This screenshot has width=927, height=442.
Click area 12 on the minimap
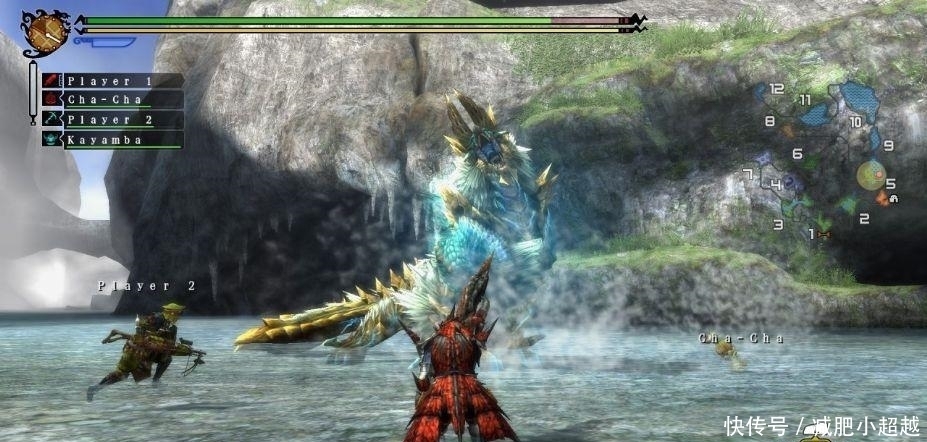click(x=777, y=89)
